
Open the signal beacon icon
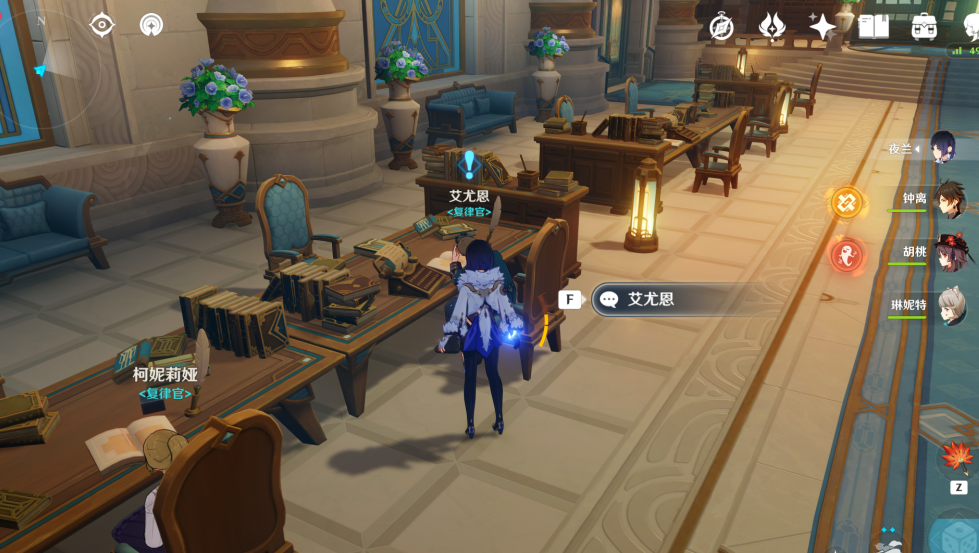click(151, 25)
